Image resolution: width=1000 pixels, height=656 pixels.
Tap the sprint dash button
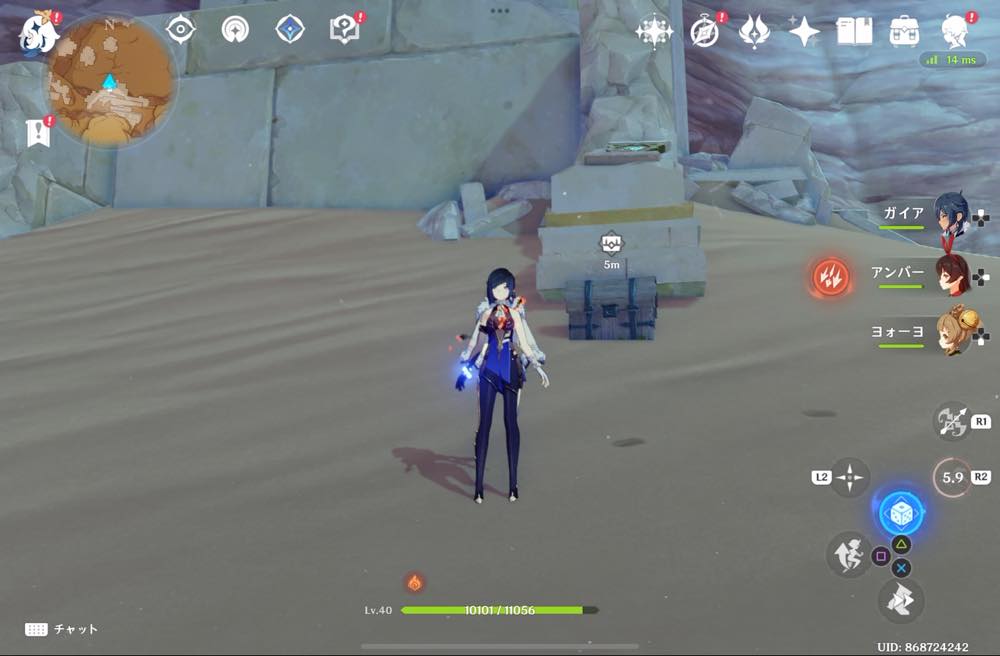[x=847, y=554]
